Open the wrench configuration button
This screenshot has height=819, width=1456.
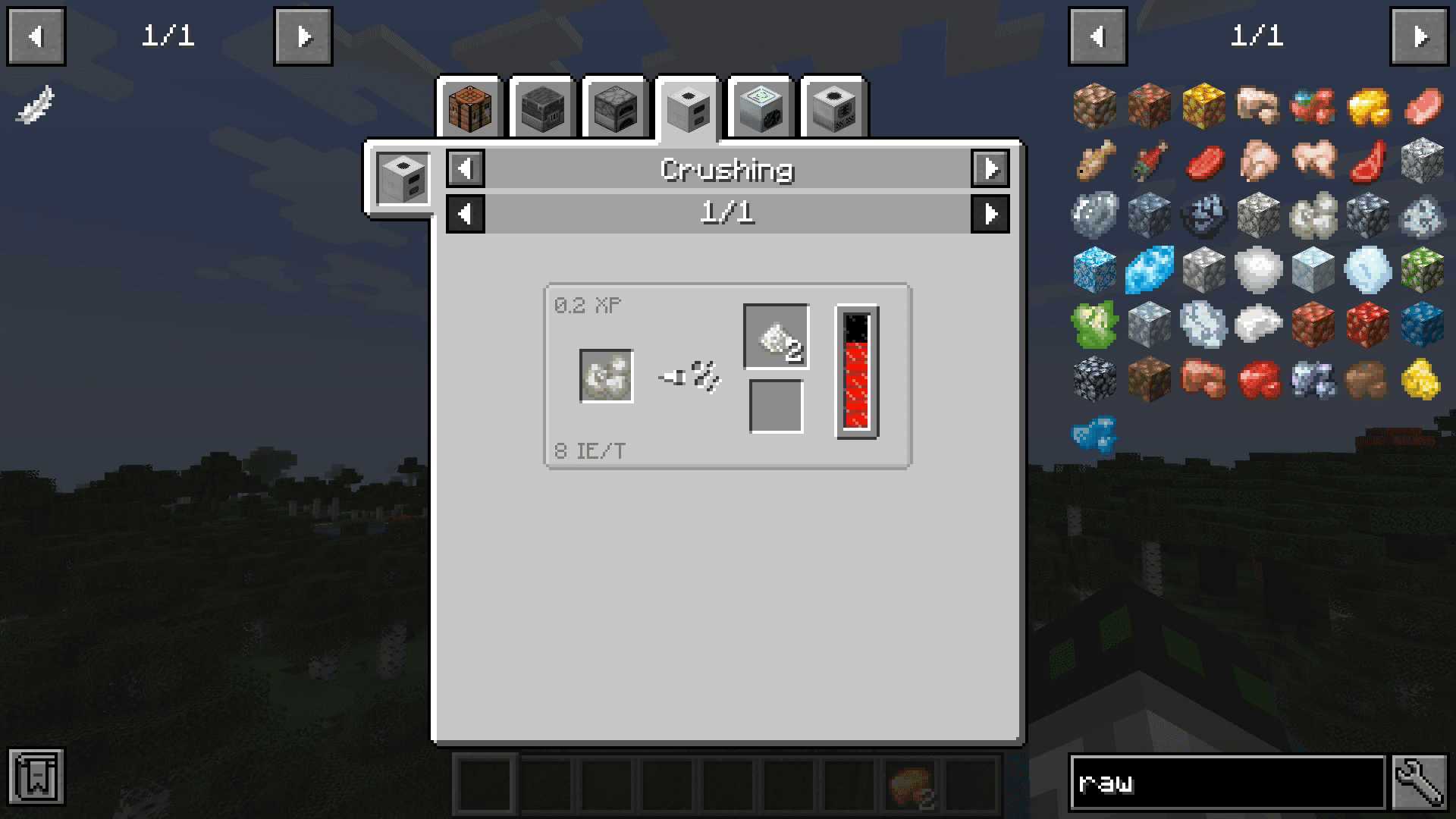coord(1420,783)
